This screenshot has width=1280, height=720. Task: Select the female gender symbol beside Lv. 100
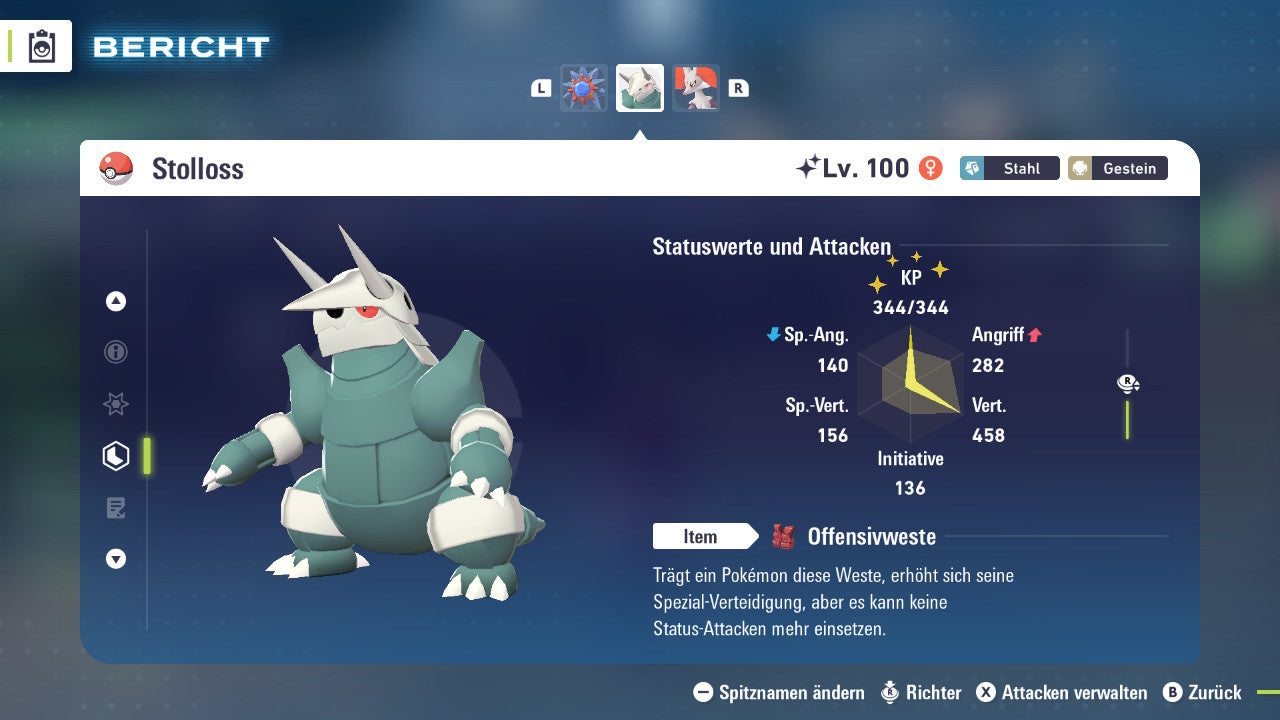(x=932, y=168)
